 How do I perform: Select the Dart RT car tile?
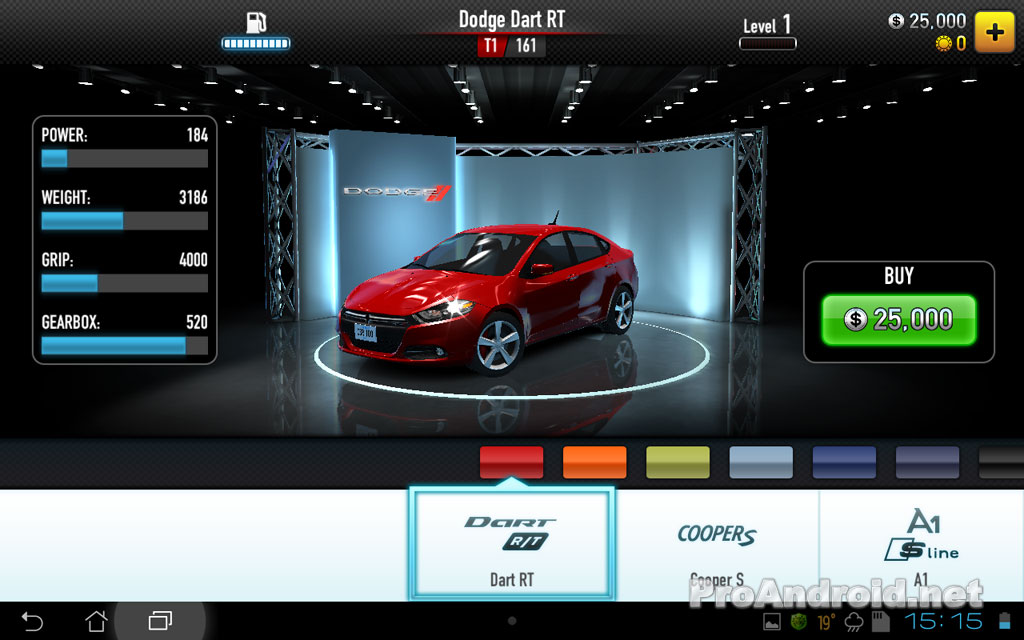[511, 544]
